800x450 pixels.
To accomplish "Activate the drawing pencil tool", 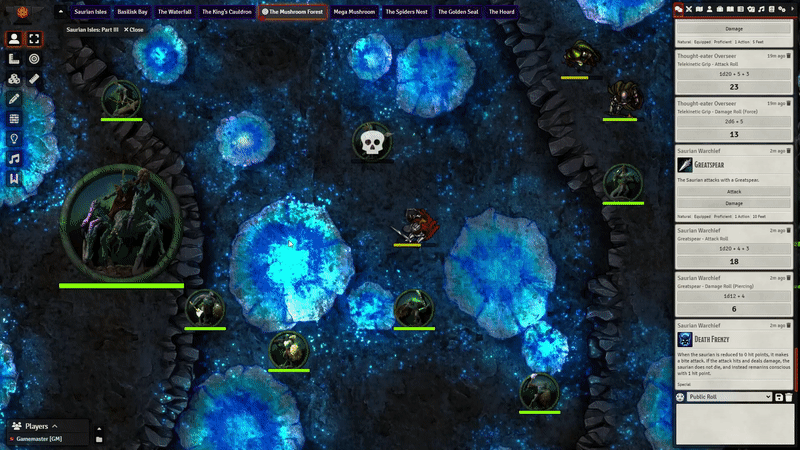I will (14, 99).
